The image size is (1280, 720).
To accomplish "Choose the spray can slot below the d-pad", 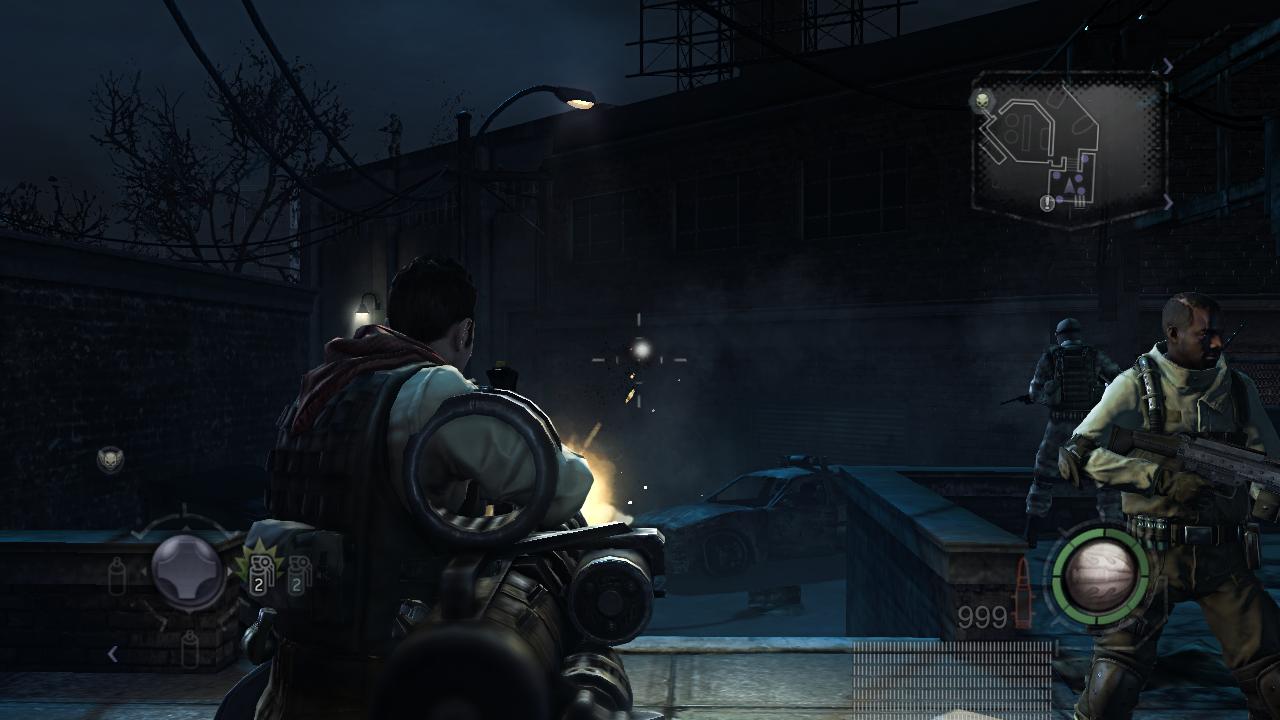I will click(x=190, y=649).
